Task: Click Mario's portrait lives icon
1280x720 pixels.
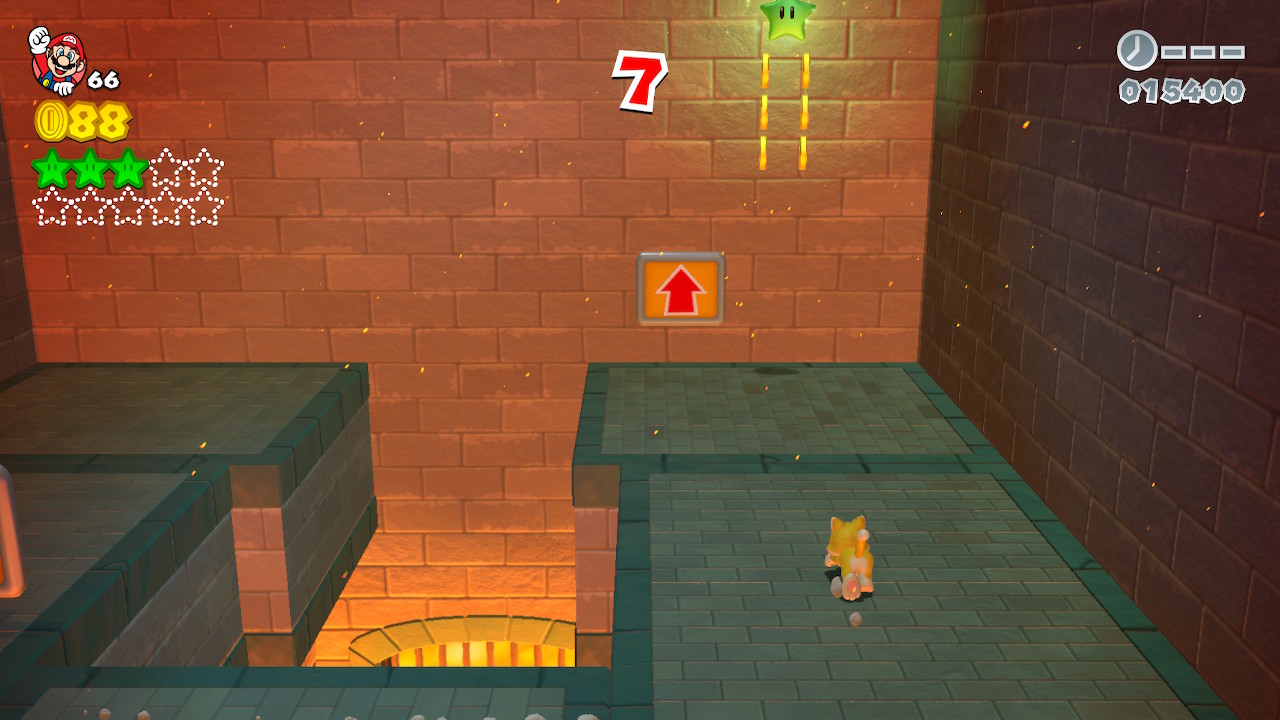Action: tap(58, 60)
